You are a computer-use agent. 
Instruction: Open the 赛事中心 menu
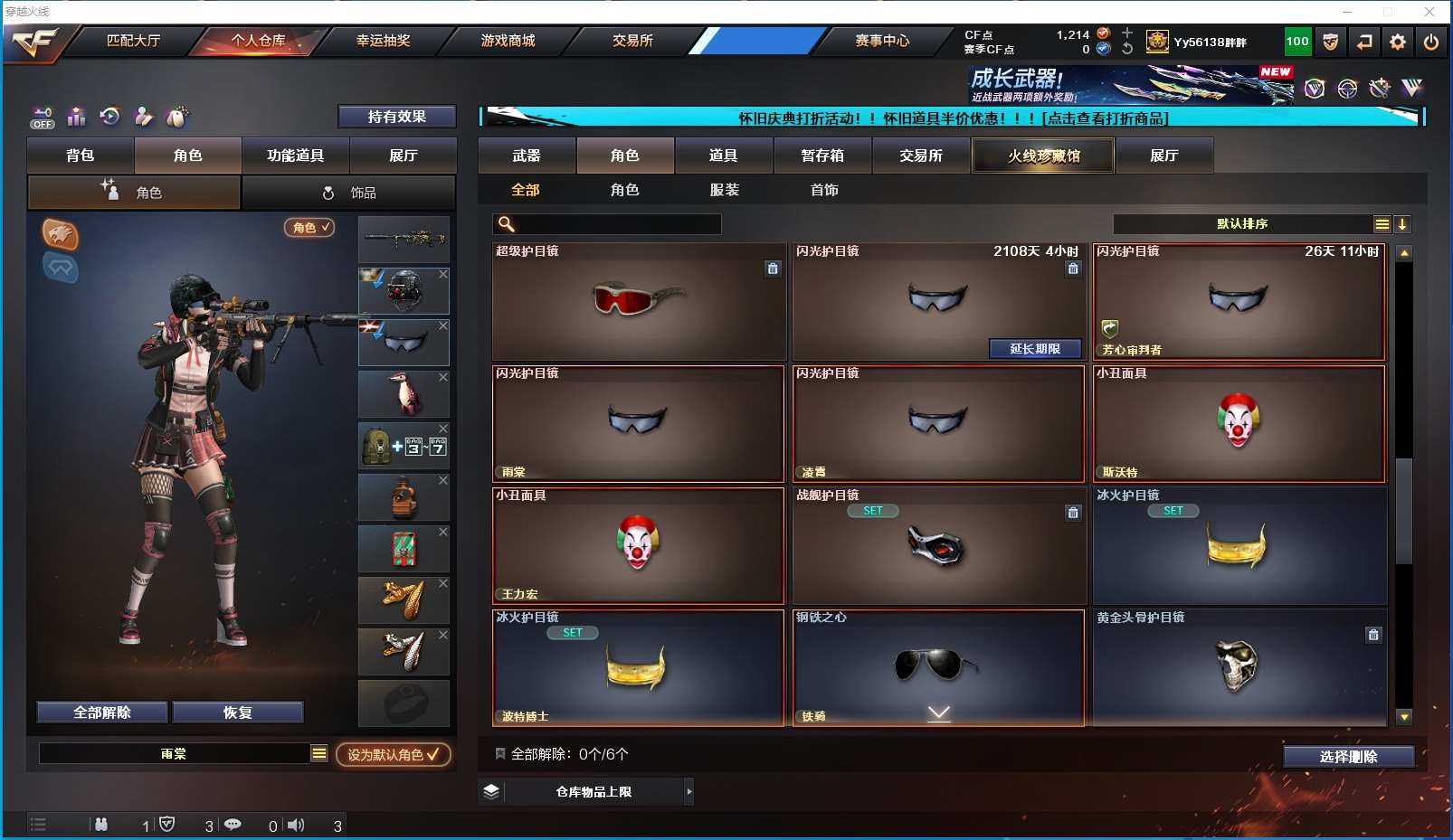pos(882,41)
